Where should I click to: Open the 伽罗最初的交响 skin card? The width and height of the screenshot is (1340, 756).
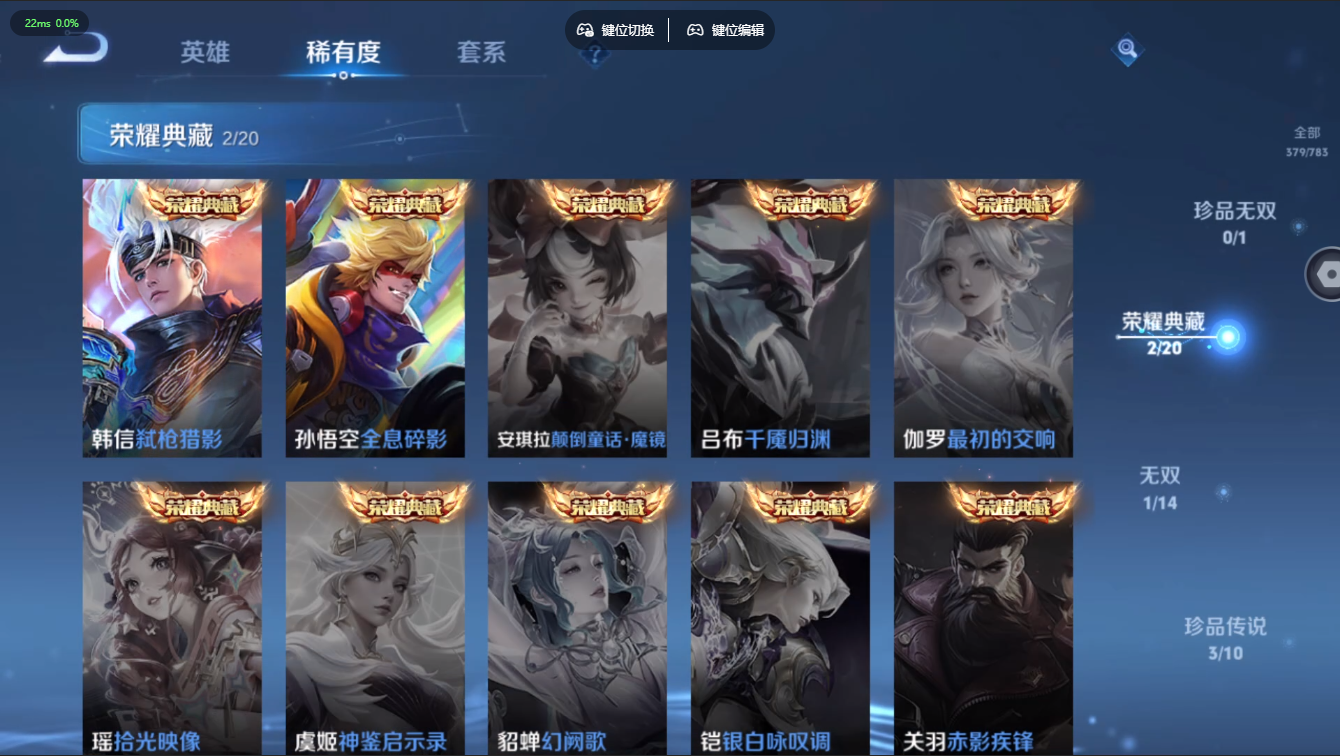coord(984,318)
